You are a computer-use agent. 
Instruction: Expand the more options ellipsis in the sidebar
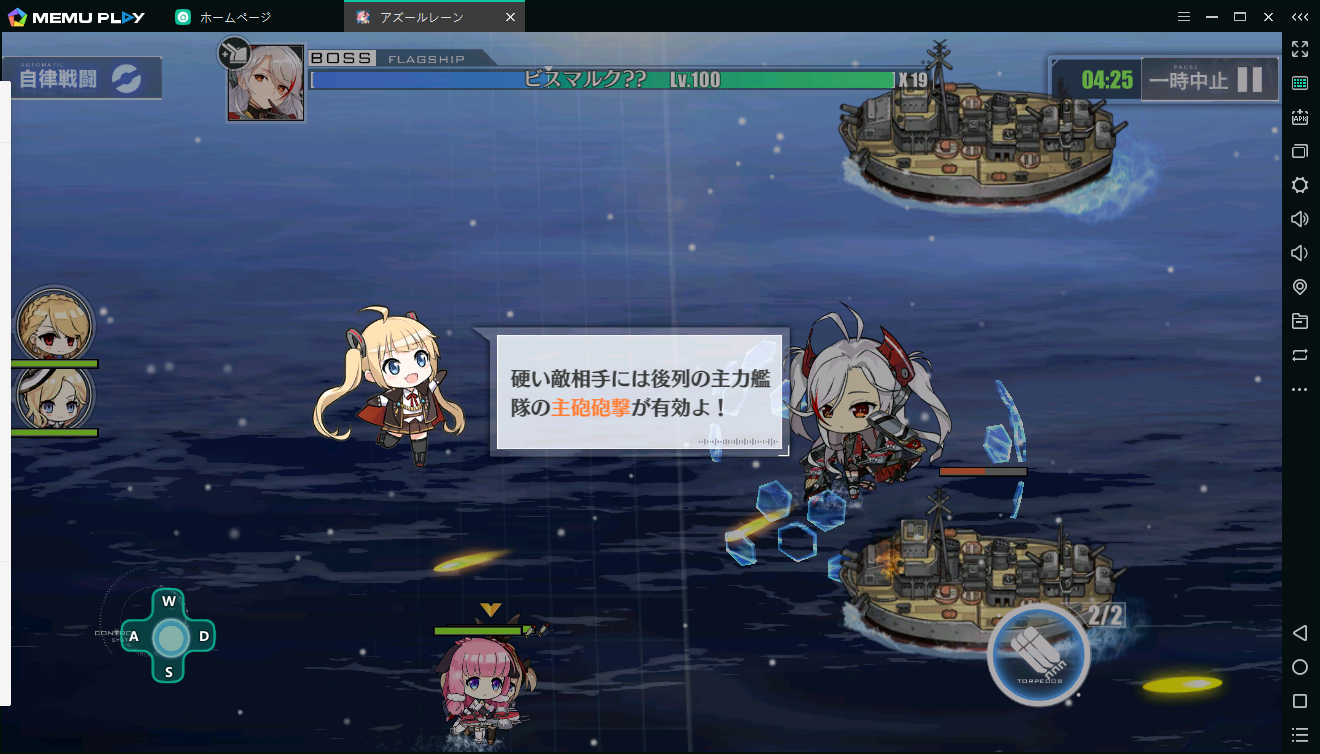[1299, 389]
